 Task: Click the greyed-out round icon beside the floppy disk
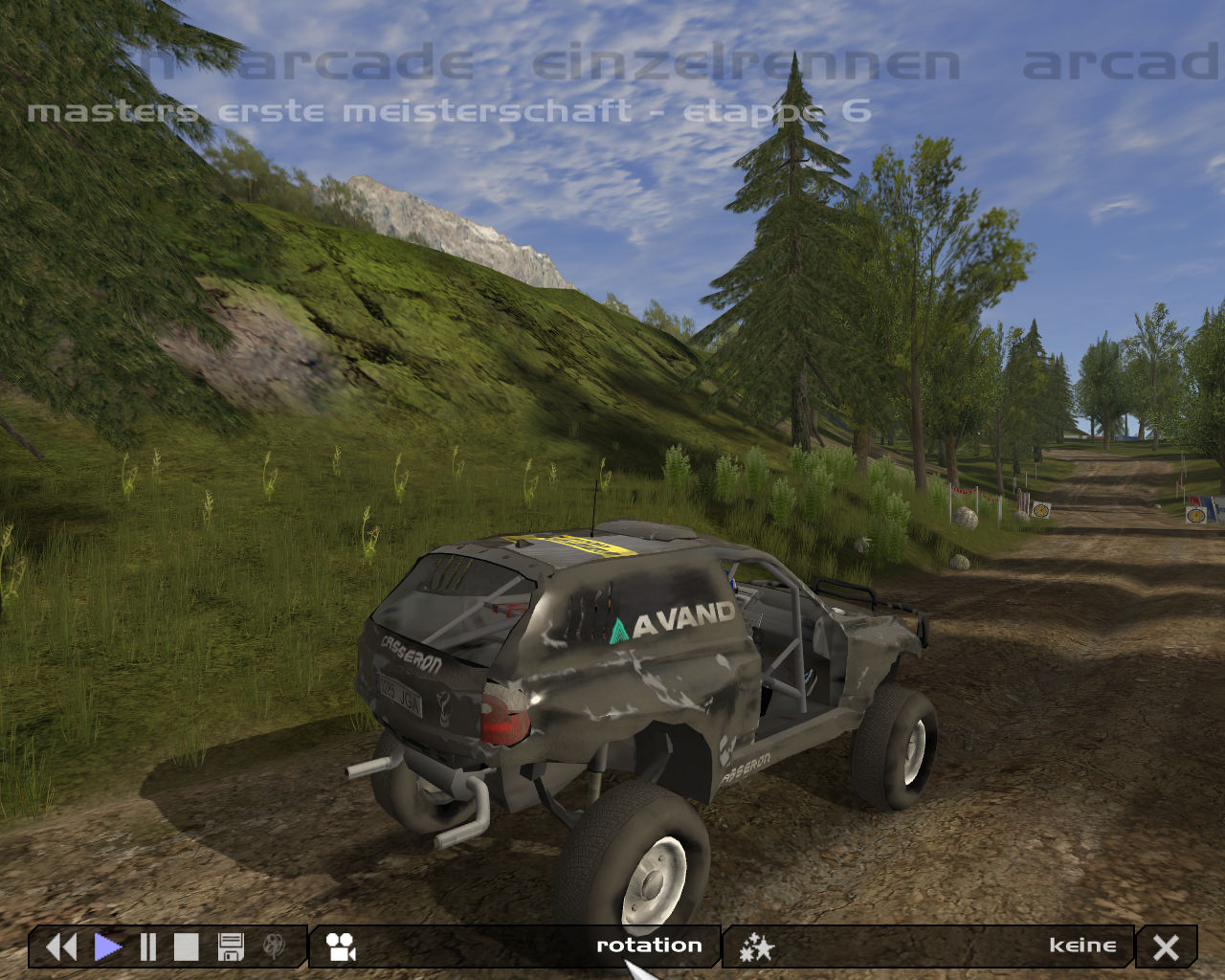click(x=274, y=947)
